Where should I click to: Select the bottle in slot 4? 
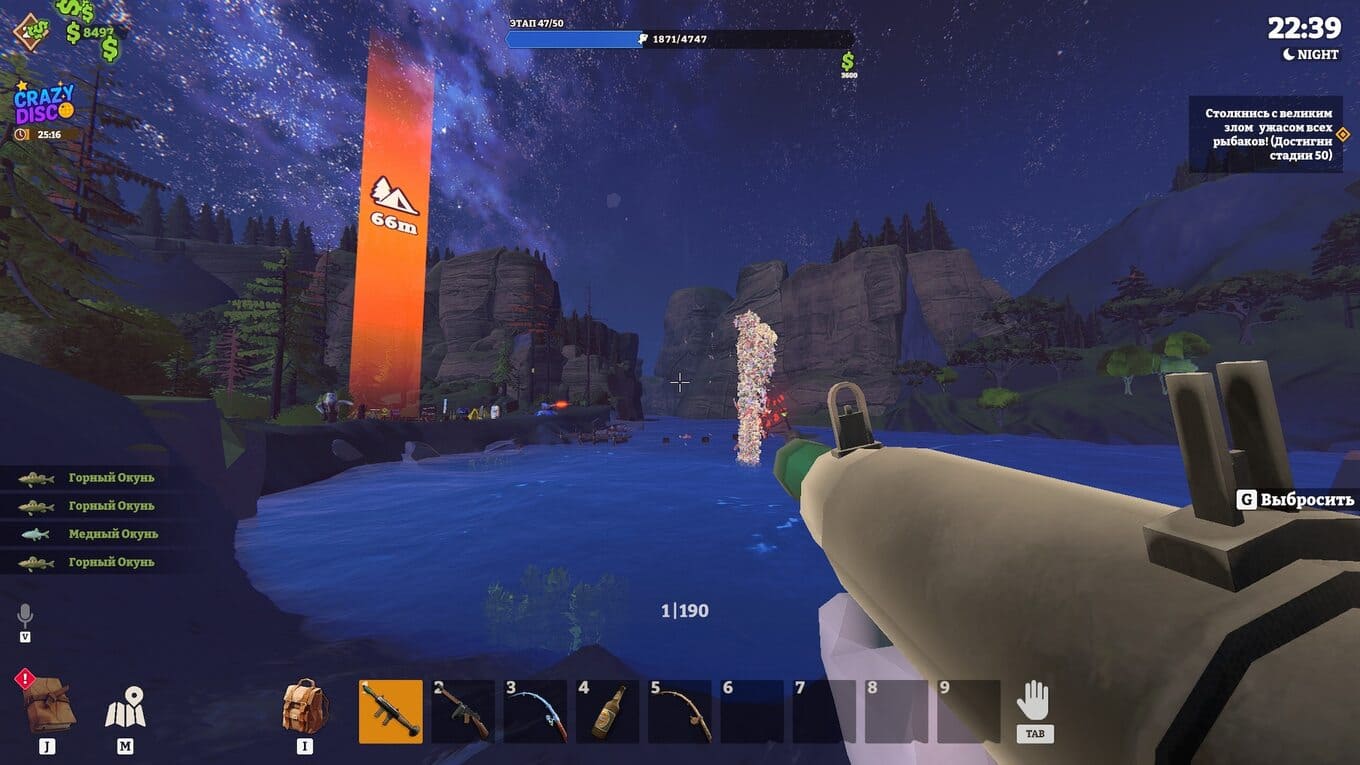607,711
